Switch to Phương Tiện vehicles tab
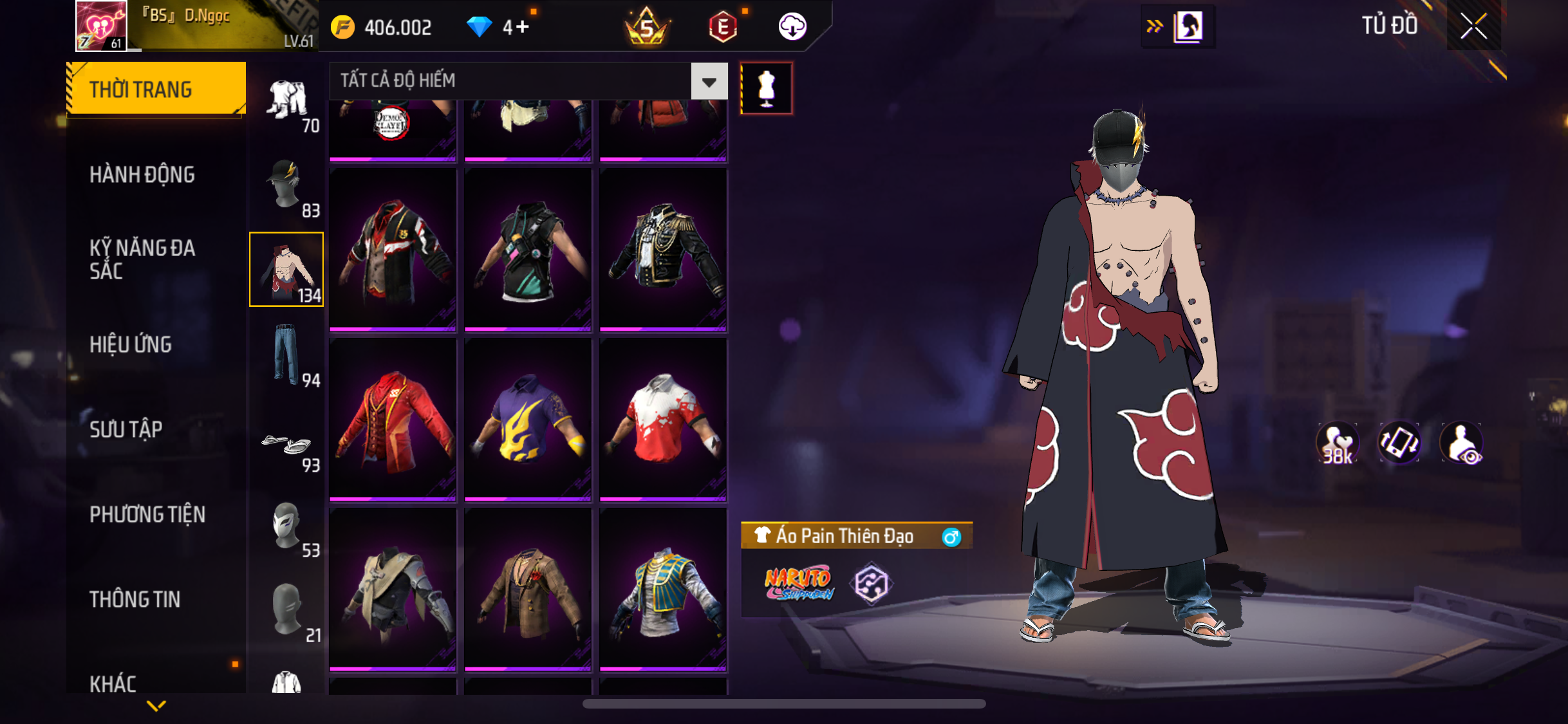Viewport: 1568px width, 724px height. click(147, 514)
